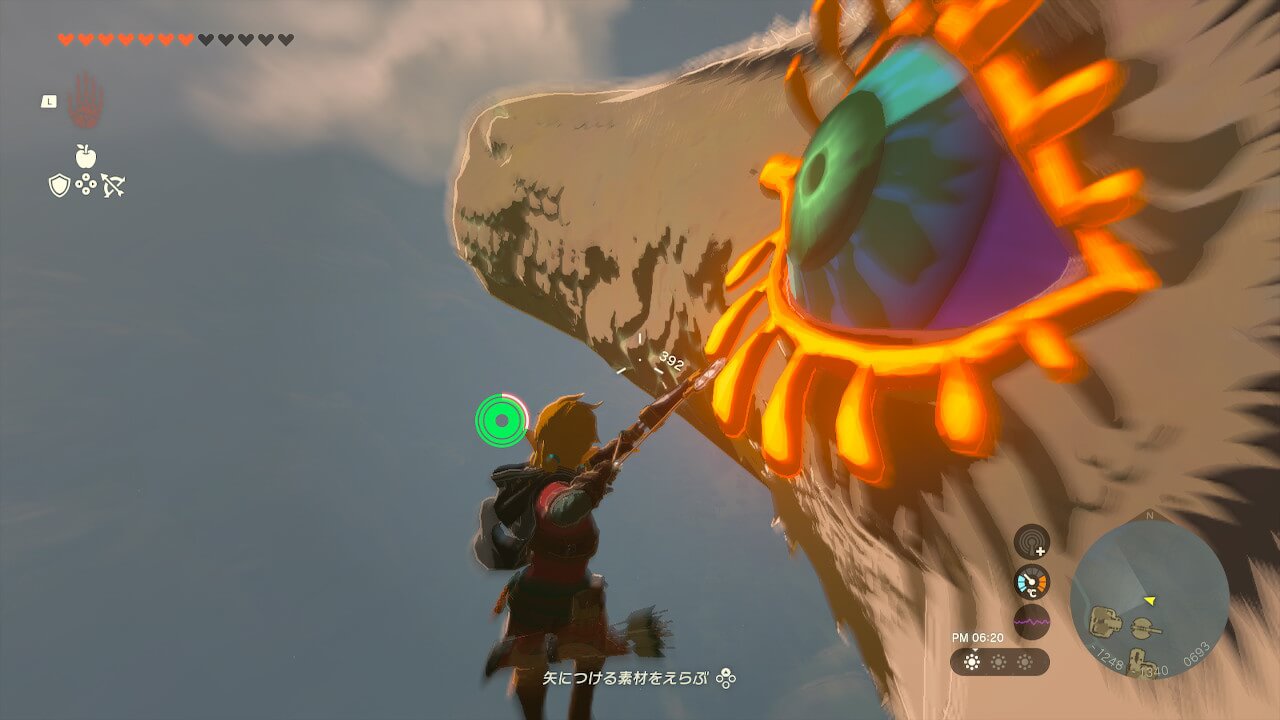Open the shield quick-select icon
The image size is (1280, 720).
tap(59, 185)
